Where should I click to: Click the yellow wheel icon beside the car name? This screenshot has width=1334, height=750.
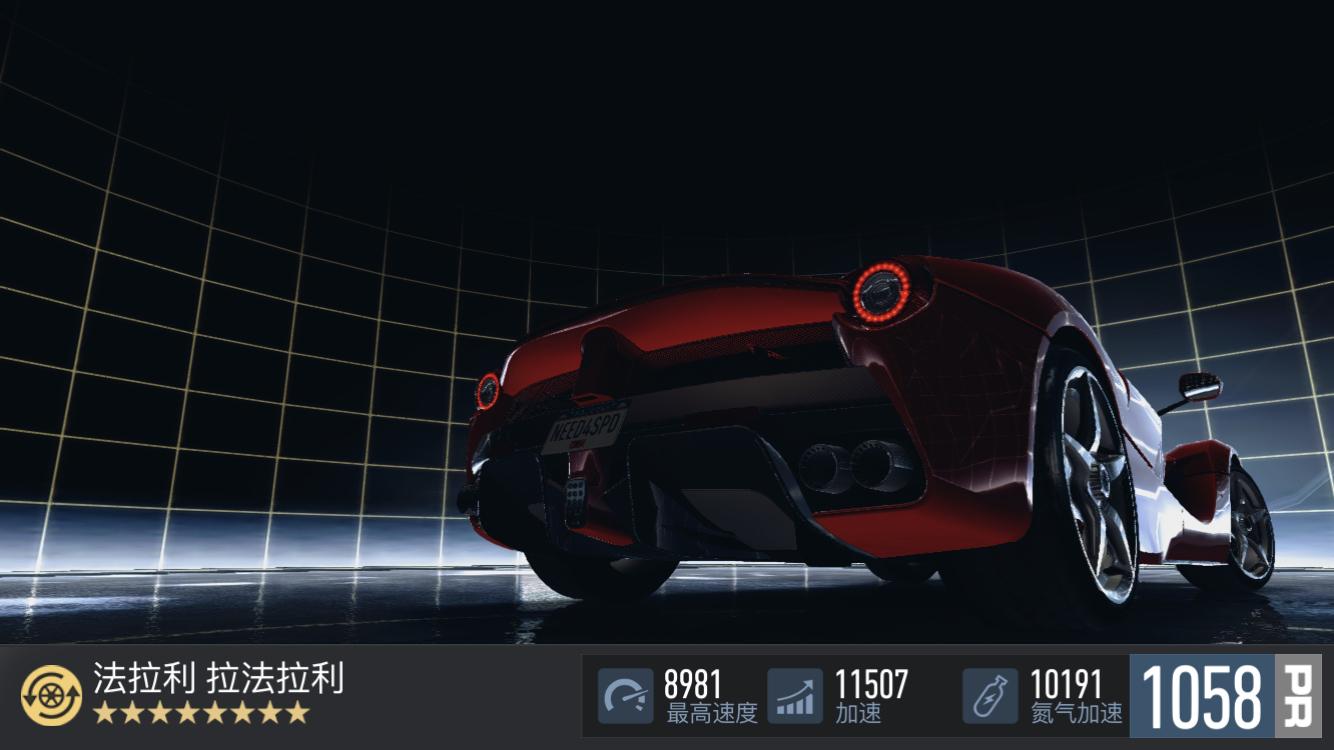click(x=51, y=696)
